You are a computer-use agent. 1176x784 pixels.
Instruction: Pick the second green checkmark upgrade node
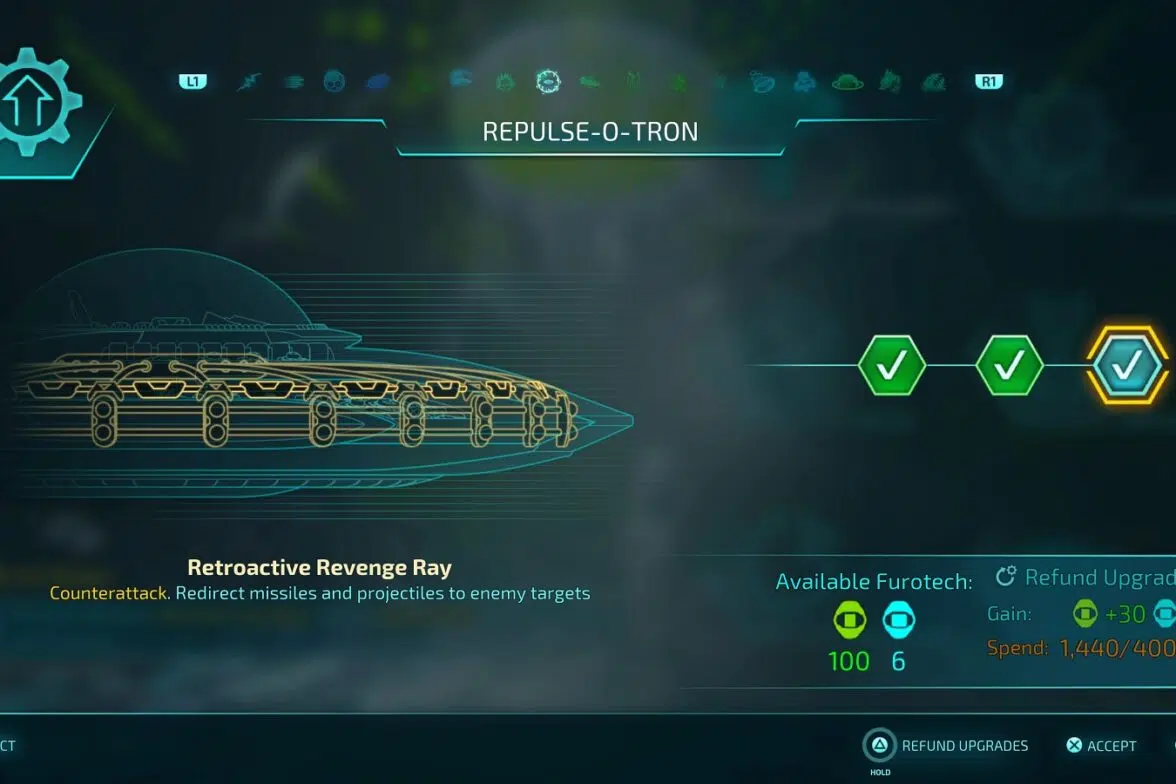click(1009, 366)
